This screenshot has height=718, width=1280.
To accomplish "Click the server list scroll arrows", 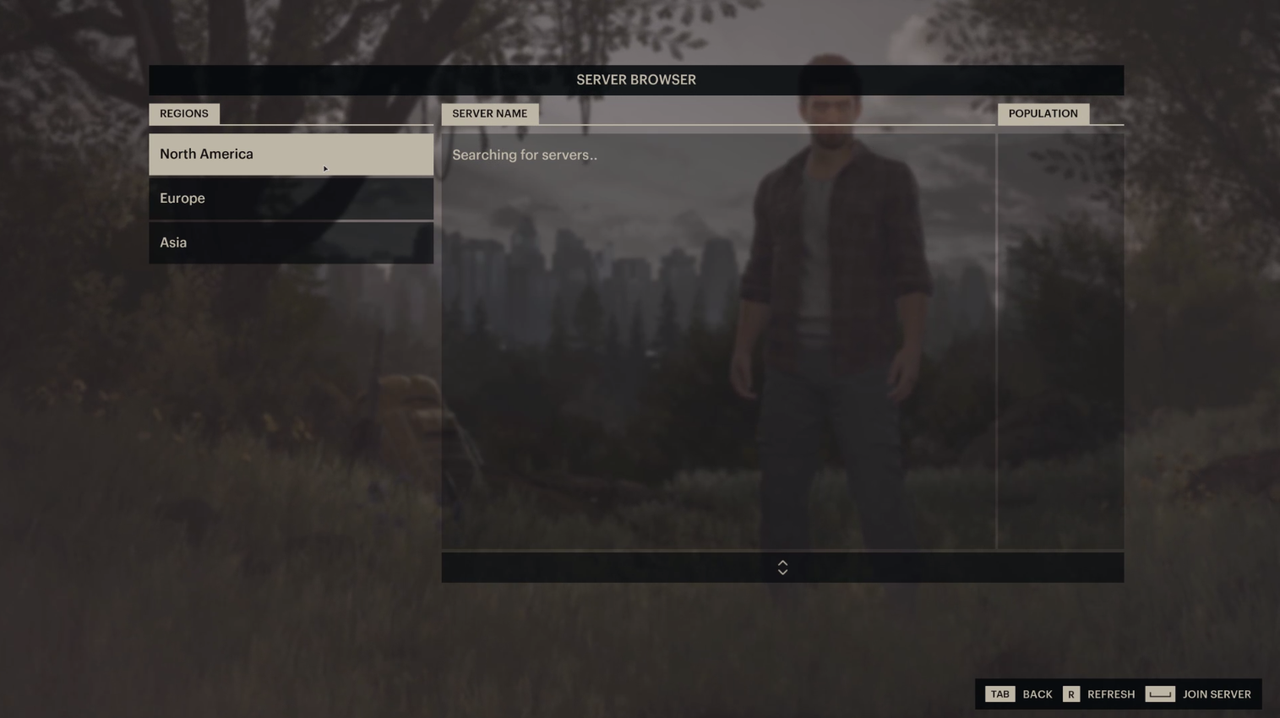I will click(782, 567).
